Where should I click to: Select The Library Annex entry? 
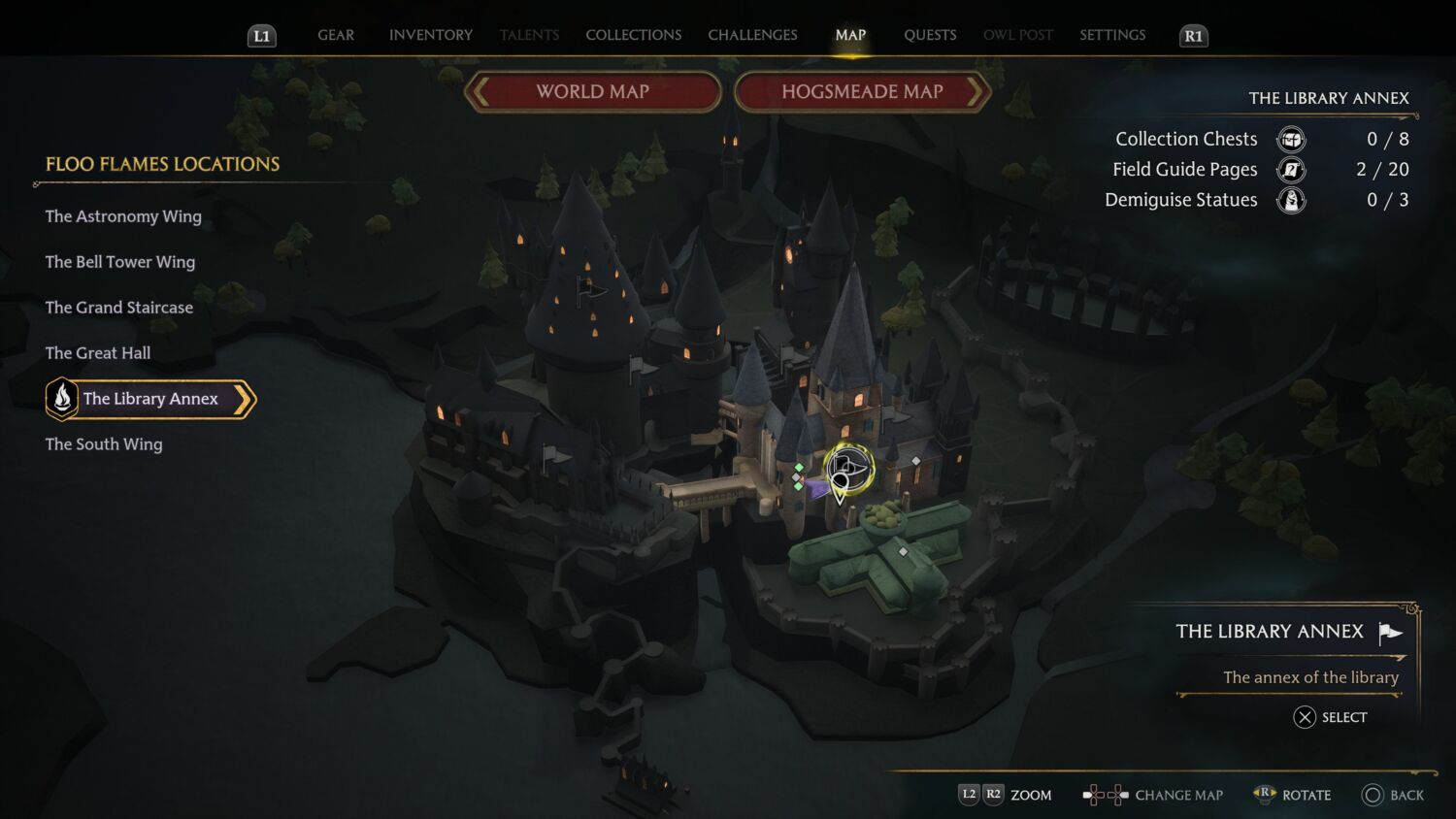pos(150,399)
